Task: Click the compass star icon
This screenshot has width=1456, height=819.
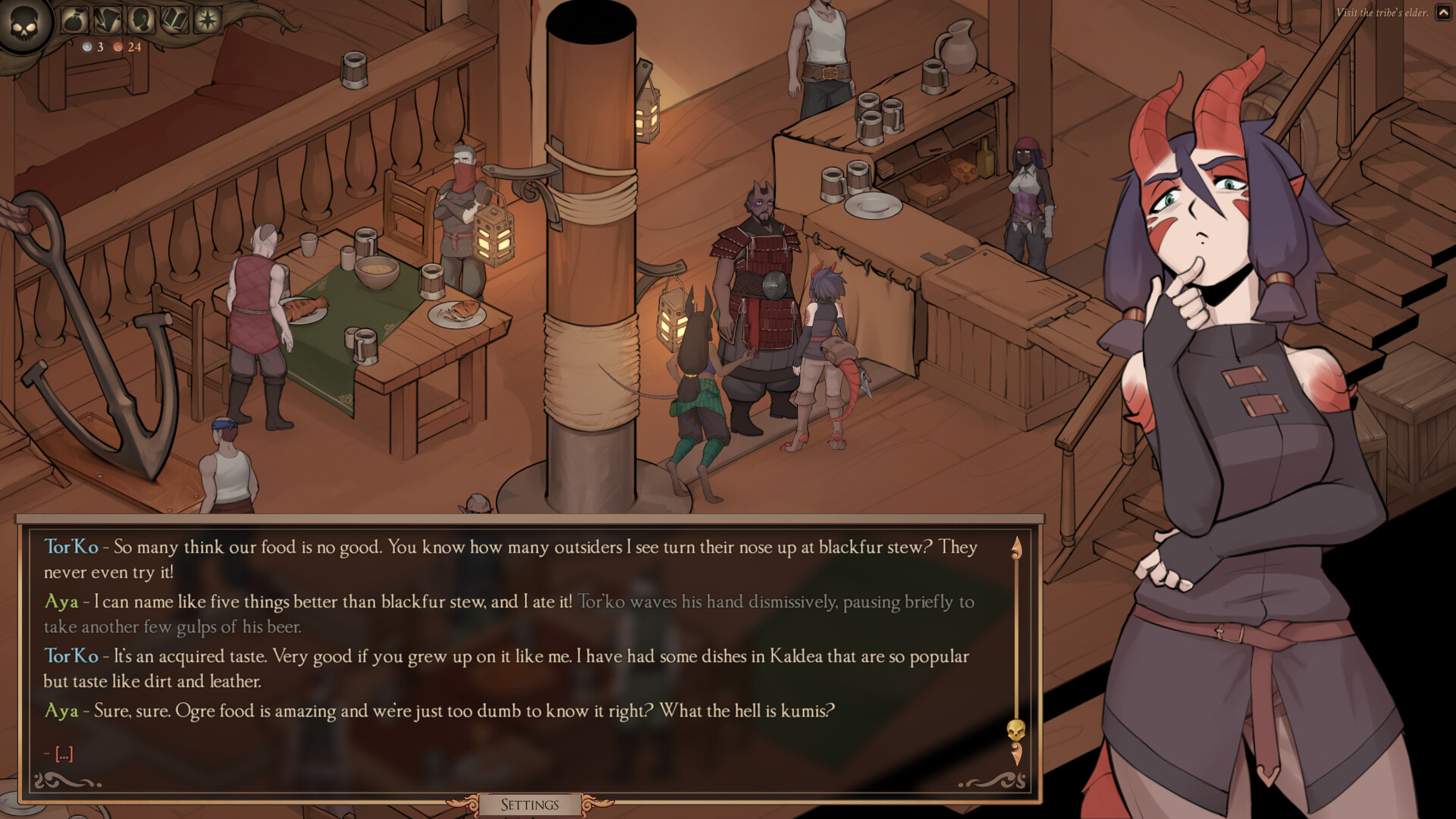Action: (x=206, y=20)
